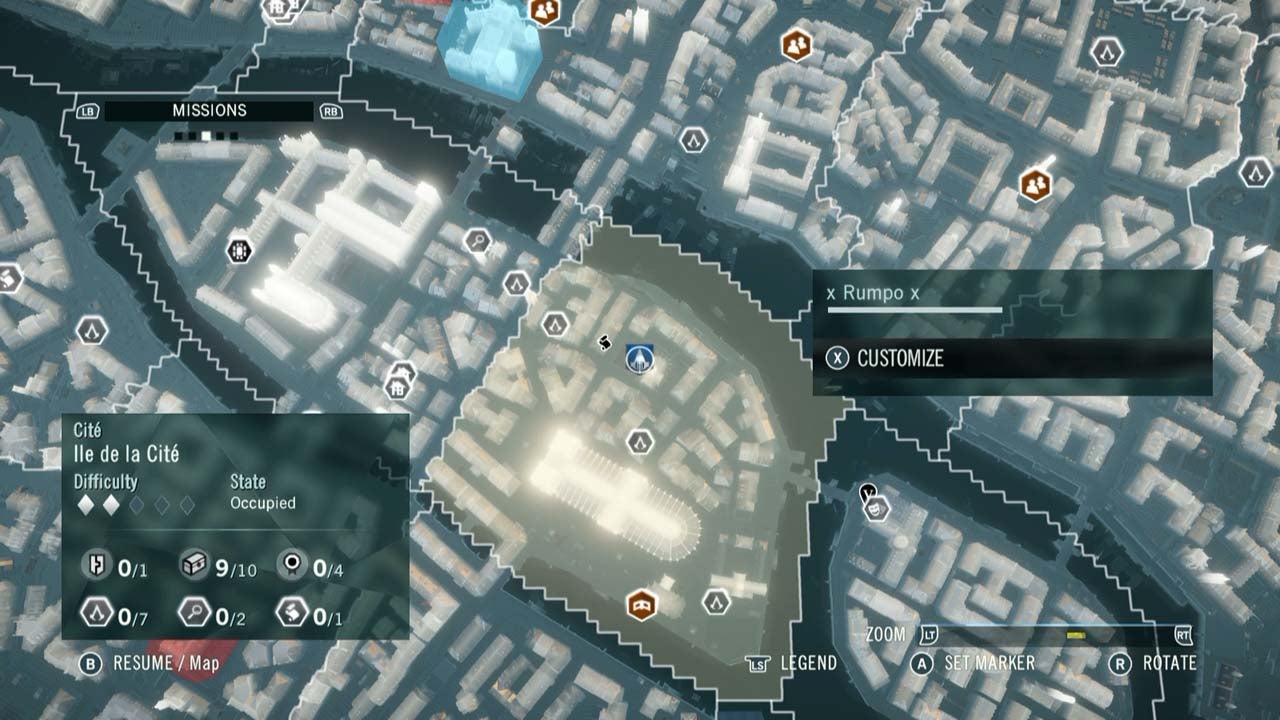Select the highlighted cyan building at map top
Screen dimensions: 1280x720
[490, 47]
